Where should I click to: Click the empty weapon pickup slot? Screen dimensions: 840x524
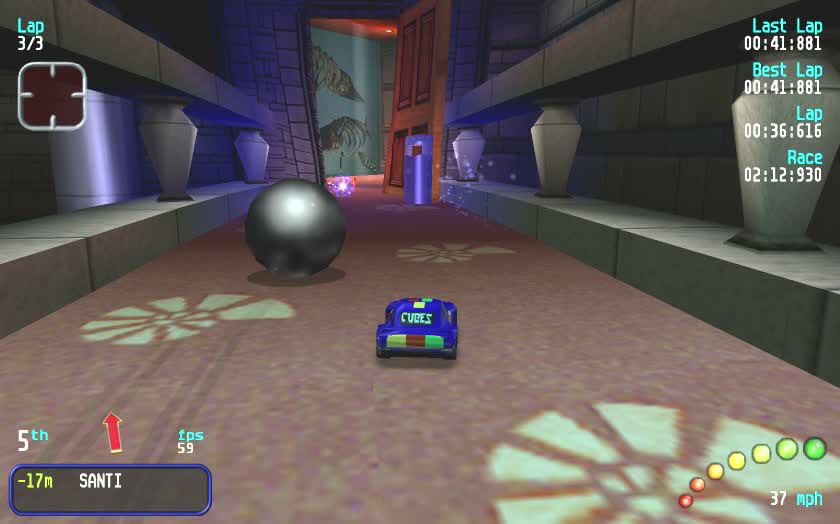(52, 95)
